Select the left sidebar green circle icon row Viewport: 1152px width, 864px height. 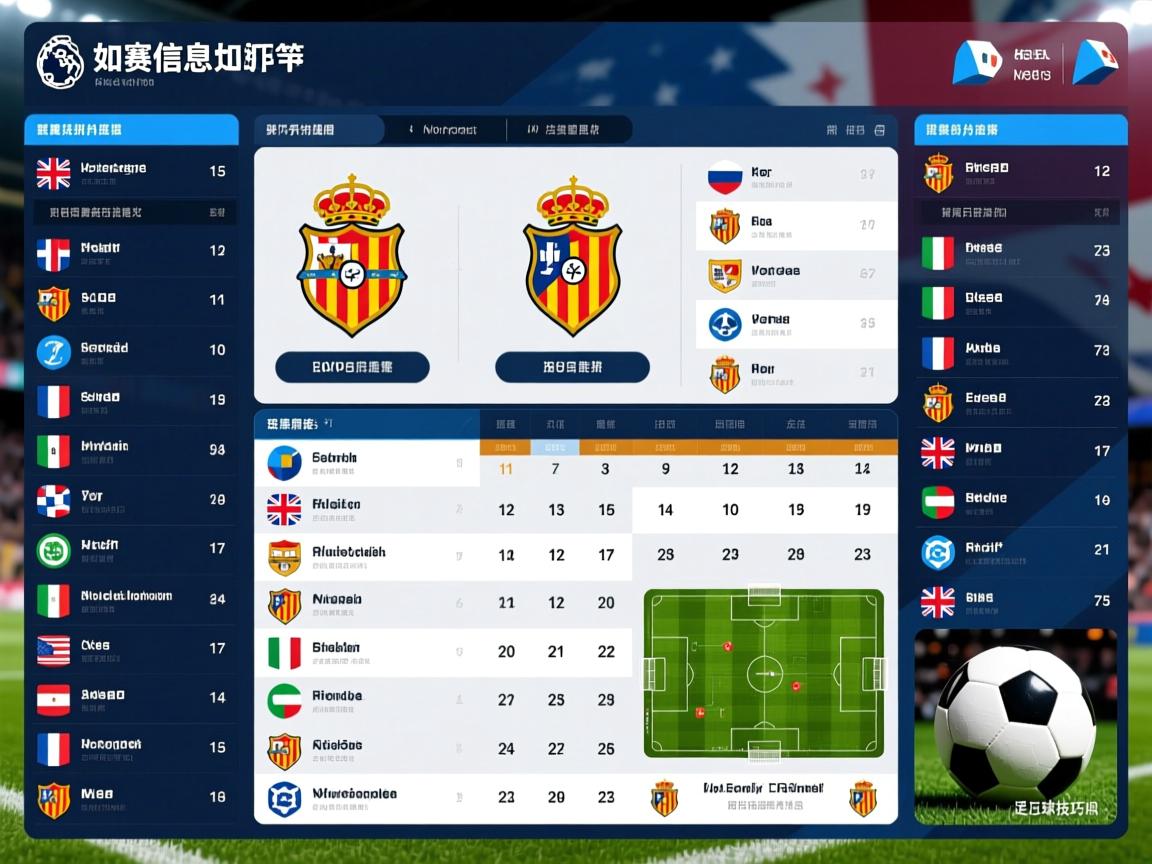tap(130, 549)
